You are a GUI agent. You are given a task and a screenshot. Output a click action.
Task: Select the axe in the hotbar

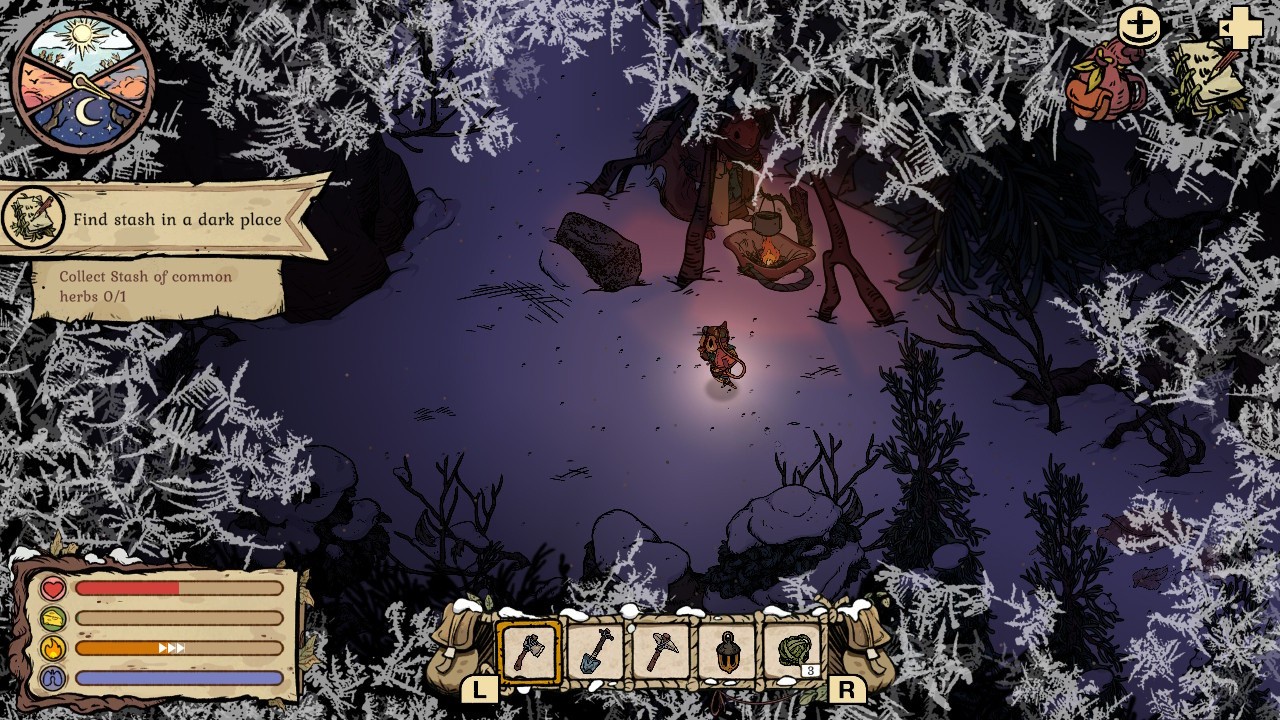pyautogui.click(x=530, y=652)
